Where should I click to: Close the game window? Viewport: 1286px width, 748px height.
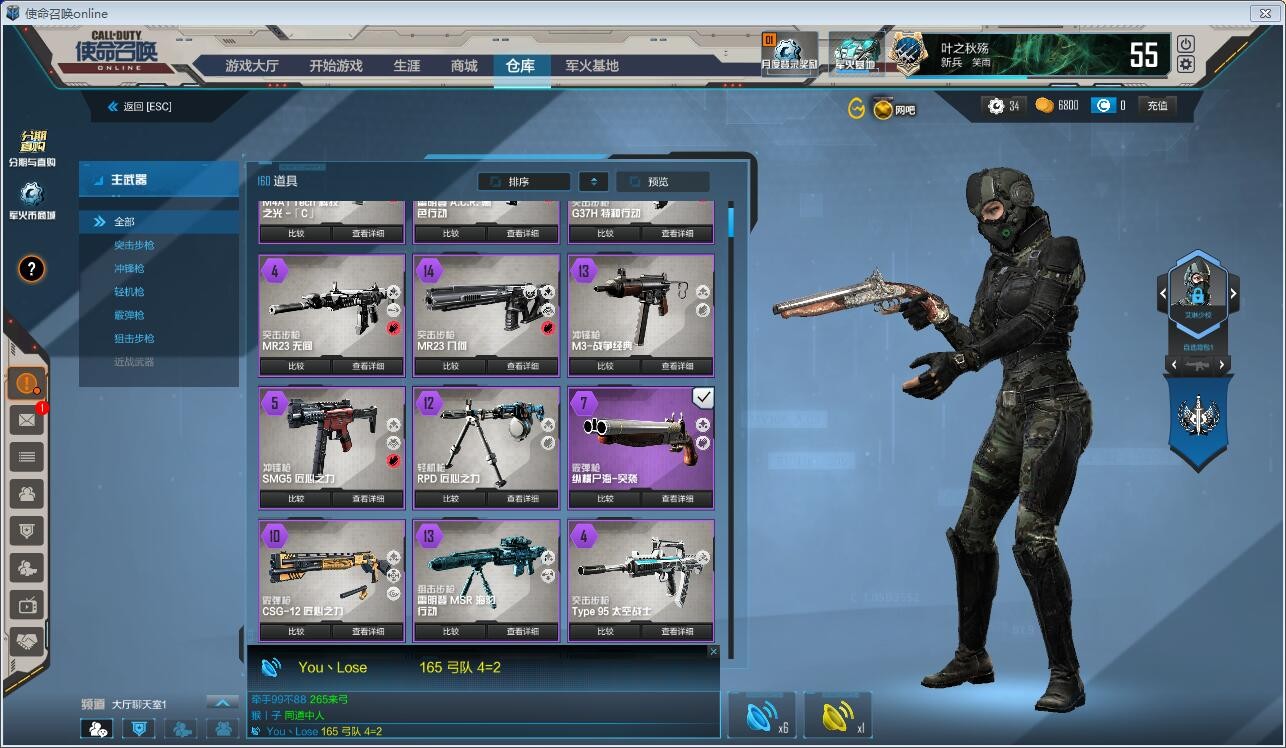(x=1265, y=13)
